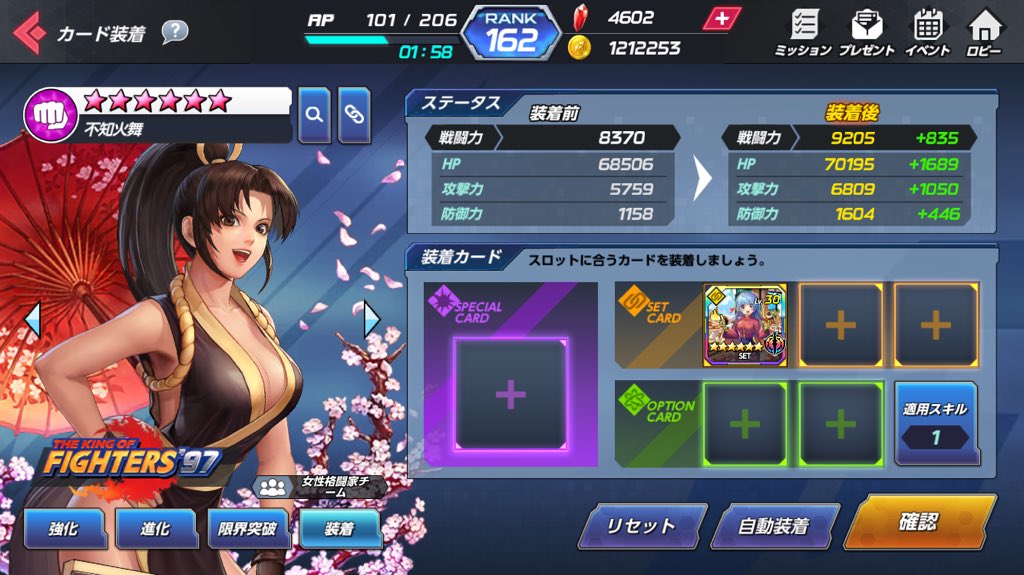1024x575 pixels.
Task: Go back with the red arrow button
Action: (x=28, y=33)
